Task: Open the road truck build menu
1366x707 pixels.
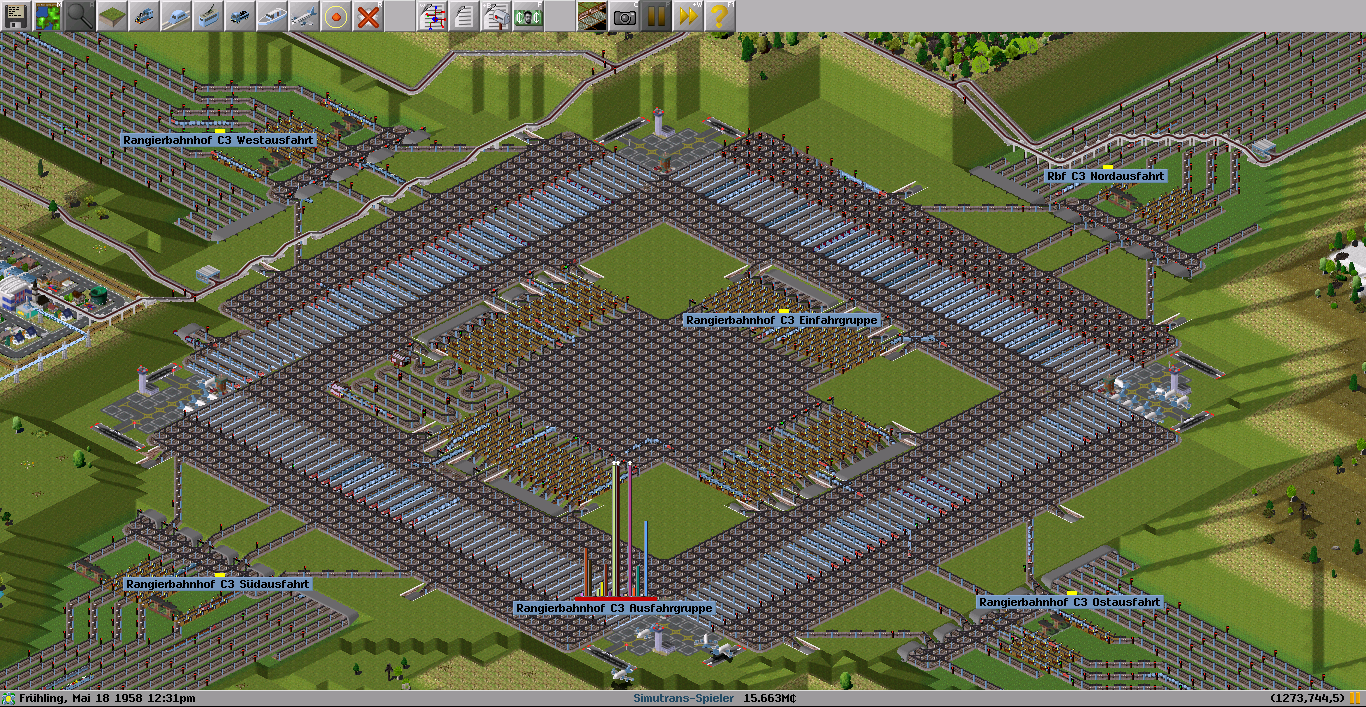Action: pos(240,16)
